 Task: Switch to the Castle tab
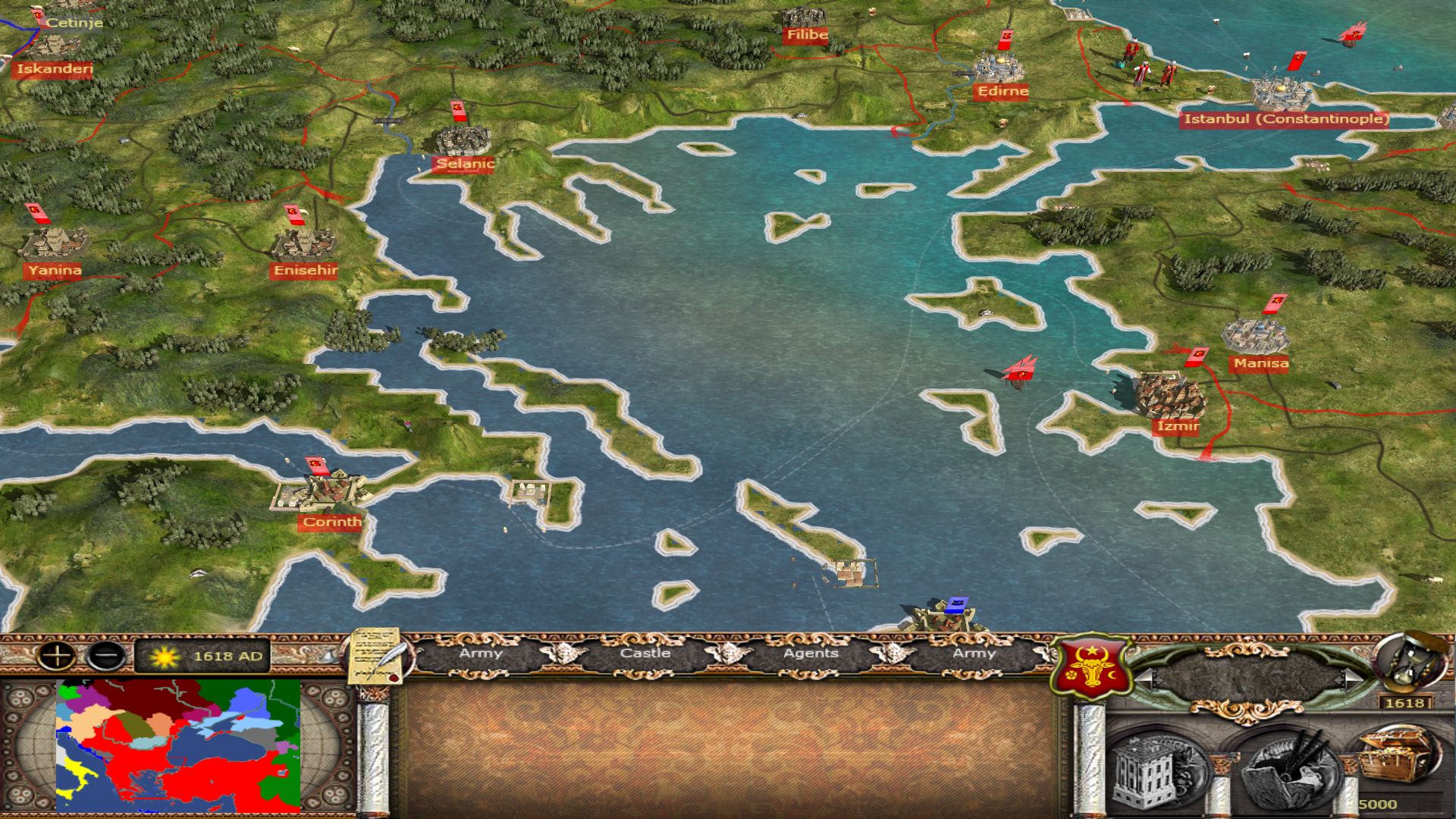pos(645,654)
